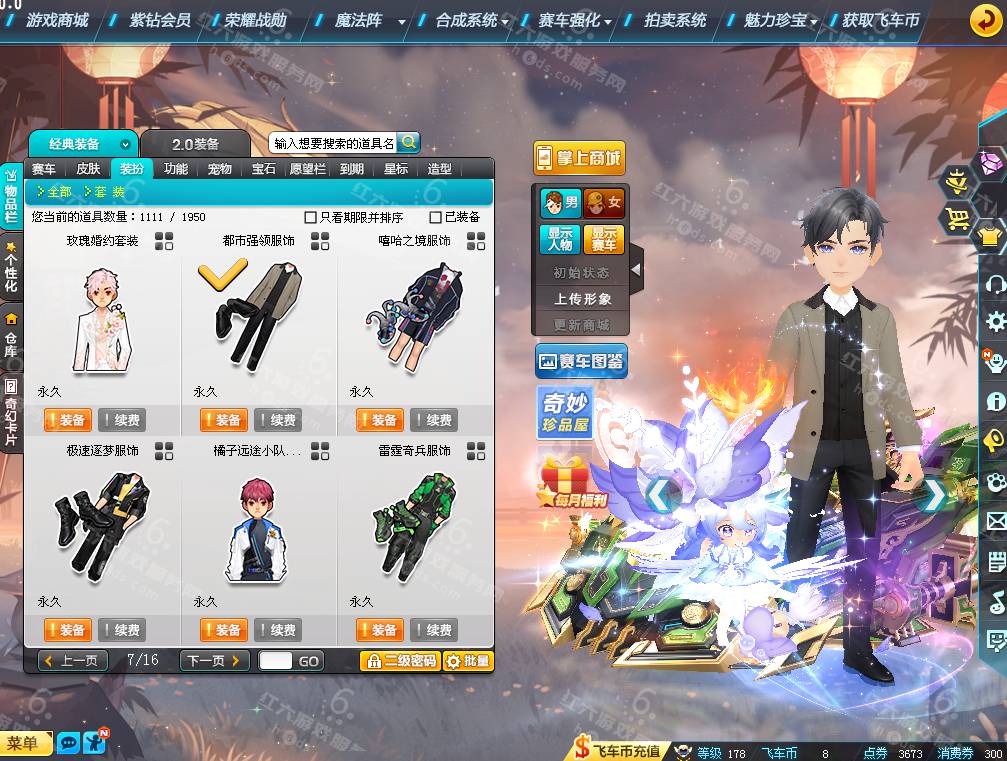Click the item search input field
Viewport: 1007px width, 761px height.
(333, 143)
